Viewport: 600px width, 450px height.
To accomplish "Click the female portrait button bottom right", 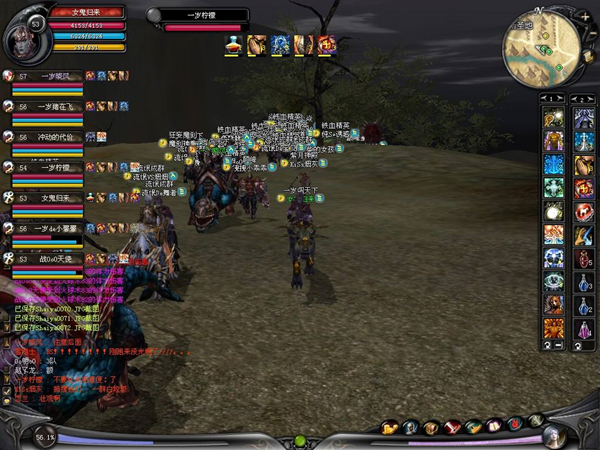I will pos(553,435).
